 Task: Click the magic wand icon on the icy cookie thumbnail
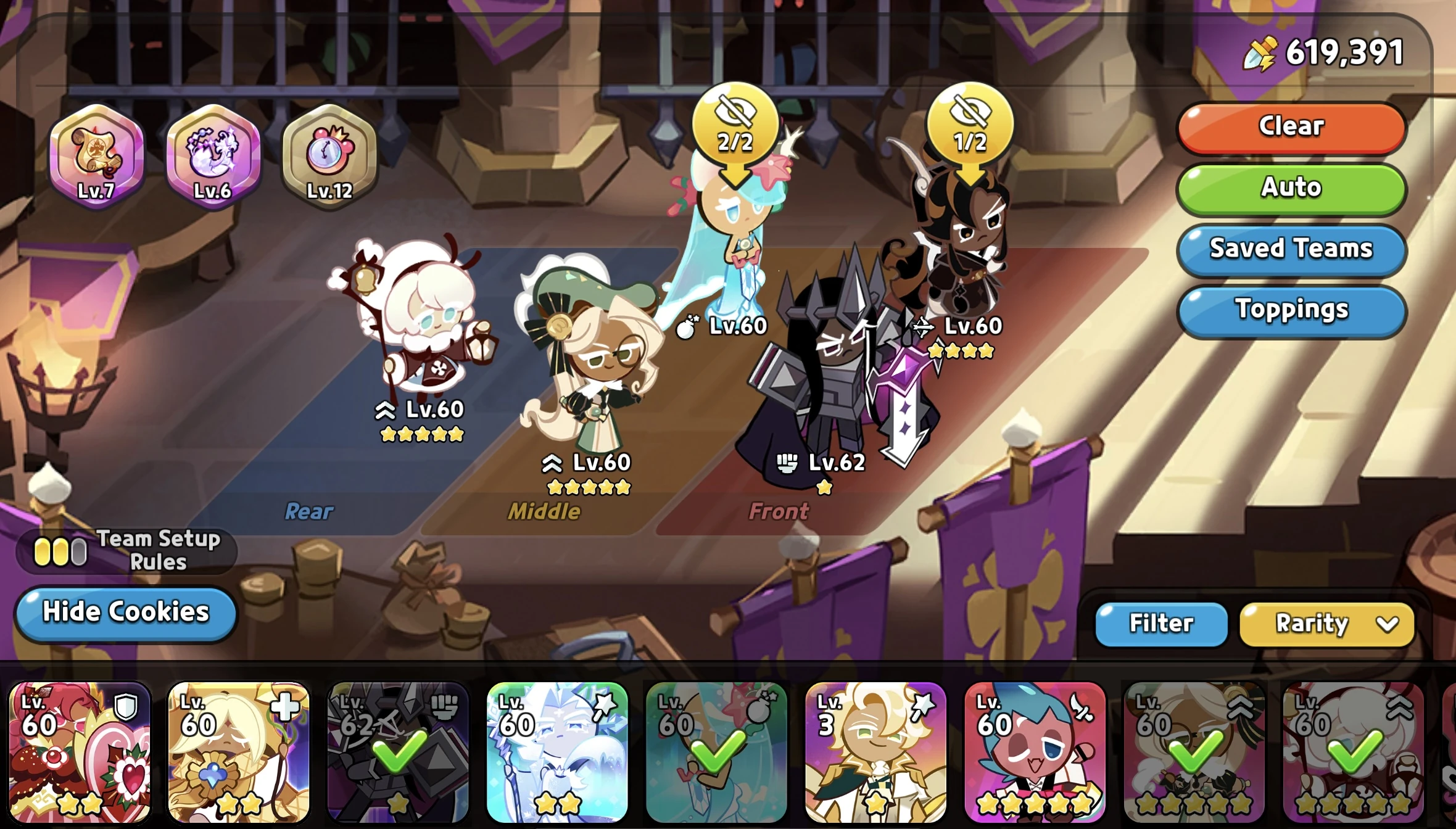pyautogui.click(x=606, y=706)
